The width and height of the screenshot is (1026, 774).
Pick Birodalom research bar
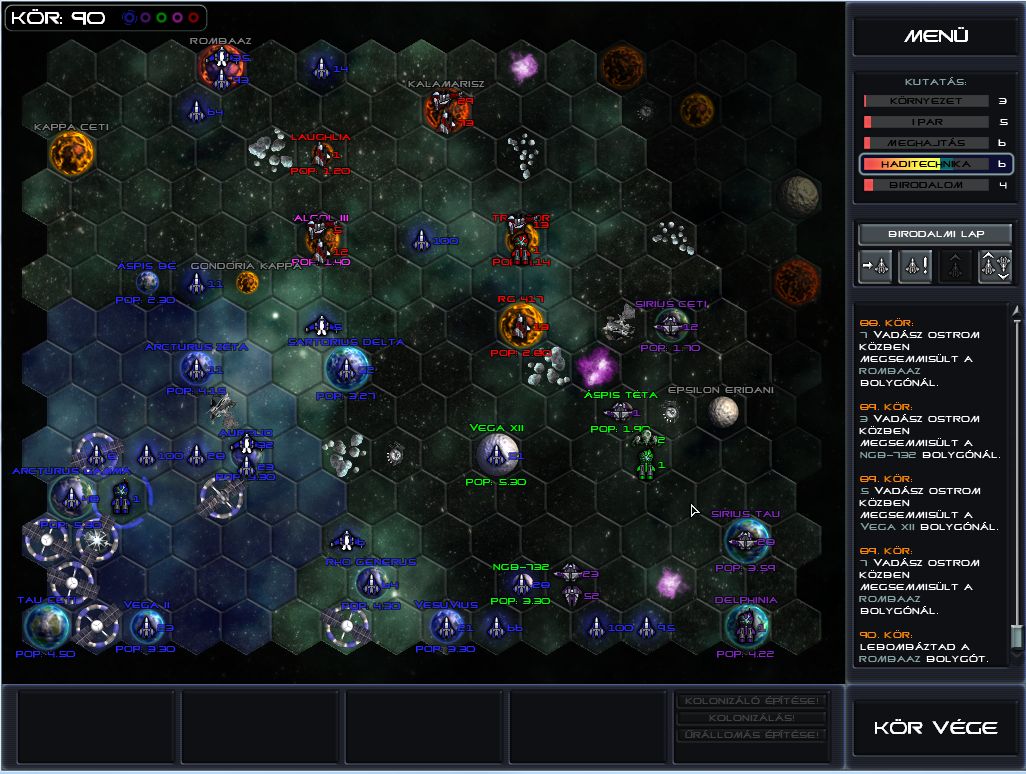click(x=926, y=185)
